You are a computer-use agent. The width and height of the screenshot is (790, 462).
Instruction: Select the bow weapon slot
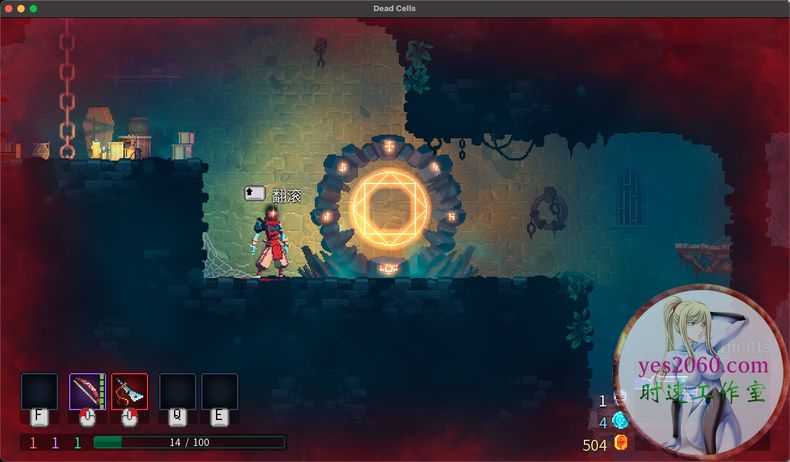[87, 391]
